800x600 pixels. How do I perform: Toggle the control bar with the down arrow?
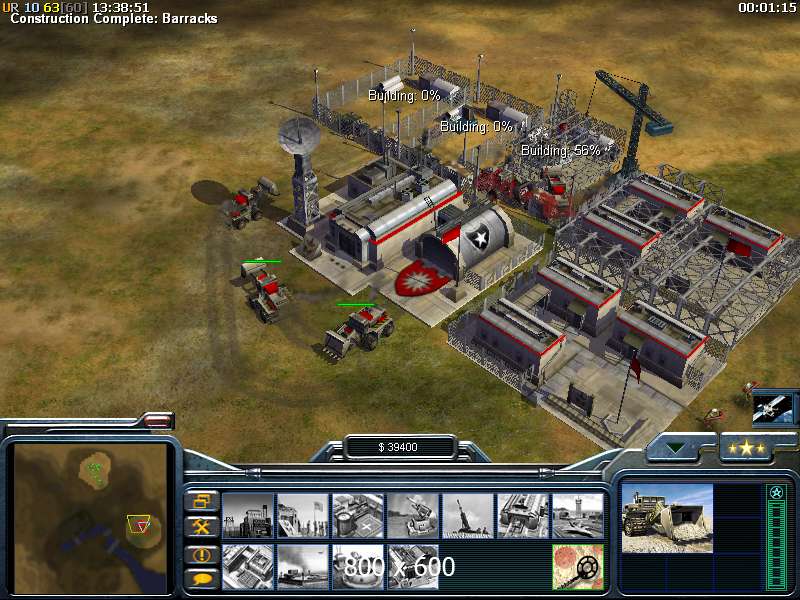[678, 448]
